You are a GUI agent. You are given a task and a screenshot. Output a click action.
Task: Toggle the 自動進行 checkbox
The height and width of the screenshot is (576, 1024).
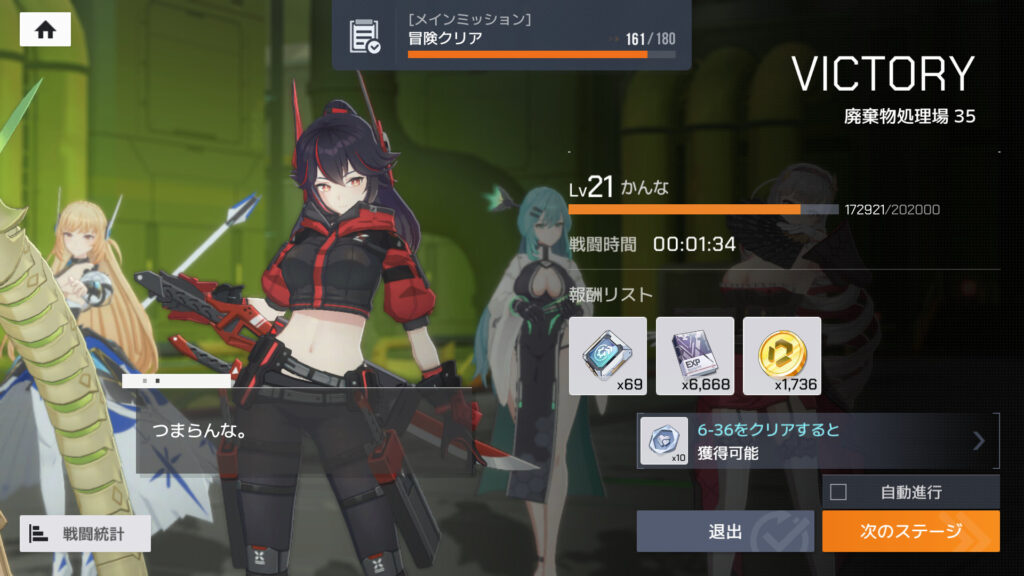coord(839,492)
